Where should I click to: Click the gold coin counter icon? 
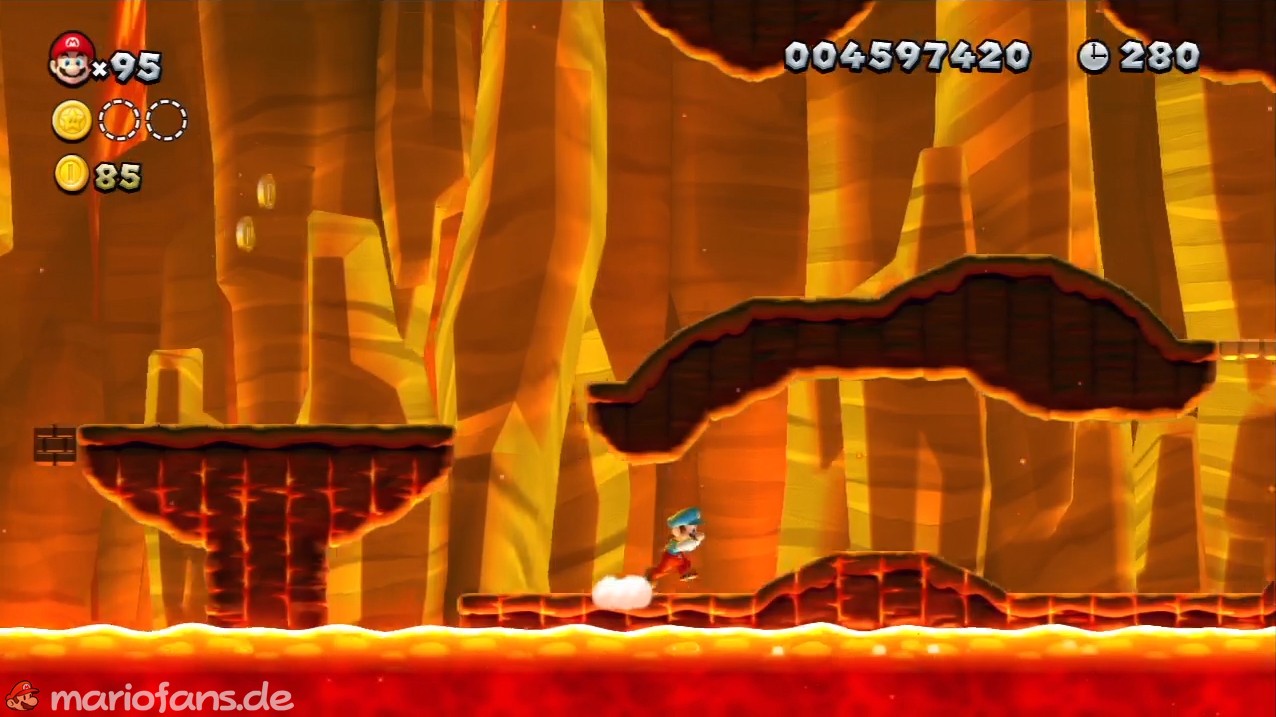coord(71,174)
